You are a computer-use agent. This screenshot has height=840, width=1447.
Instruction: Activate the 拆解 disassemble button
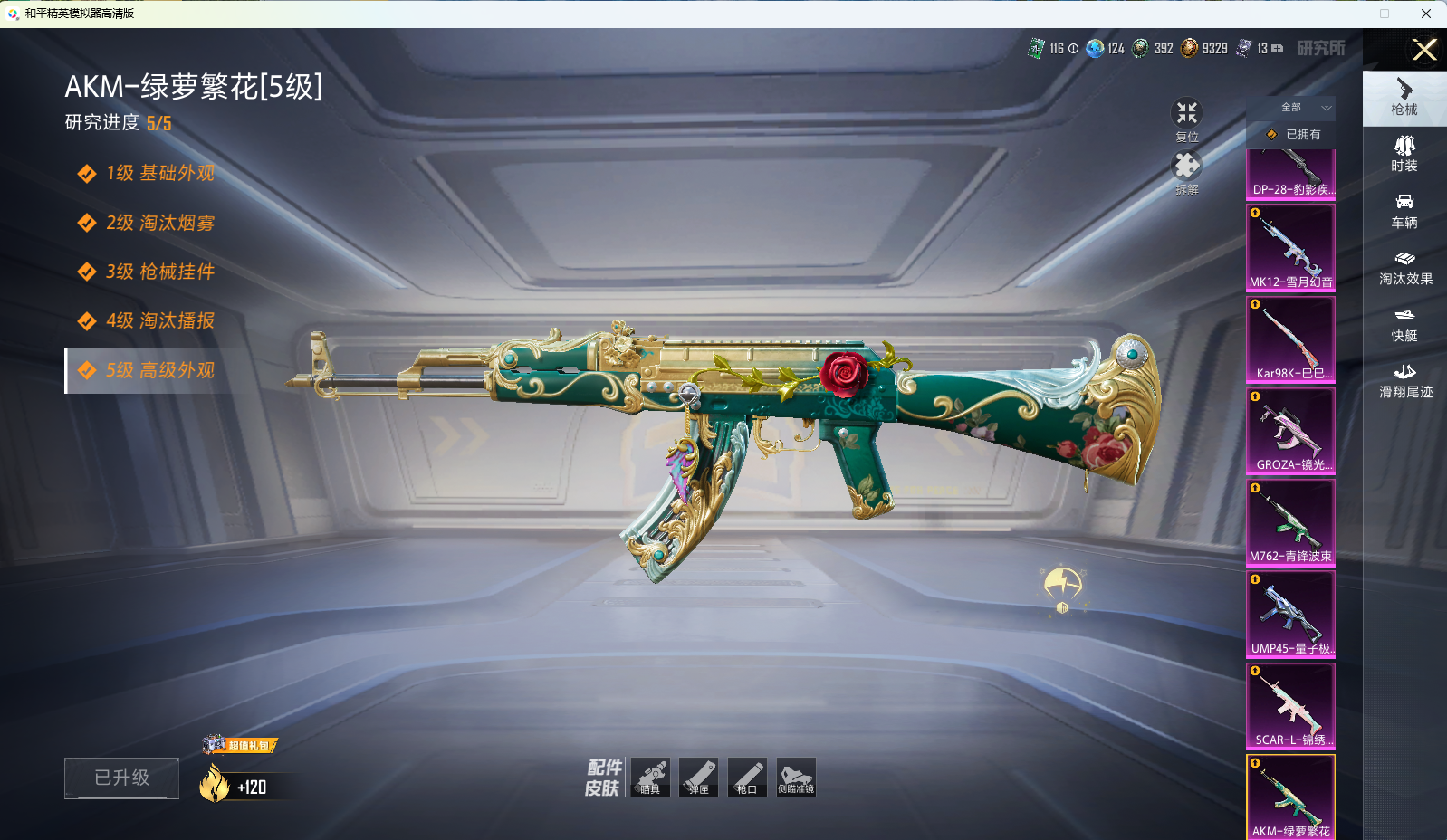click(1186, 172)
